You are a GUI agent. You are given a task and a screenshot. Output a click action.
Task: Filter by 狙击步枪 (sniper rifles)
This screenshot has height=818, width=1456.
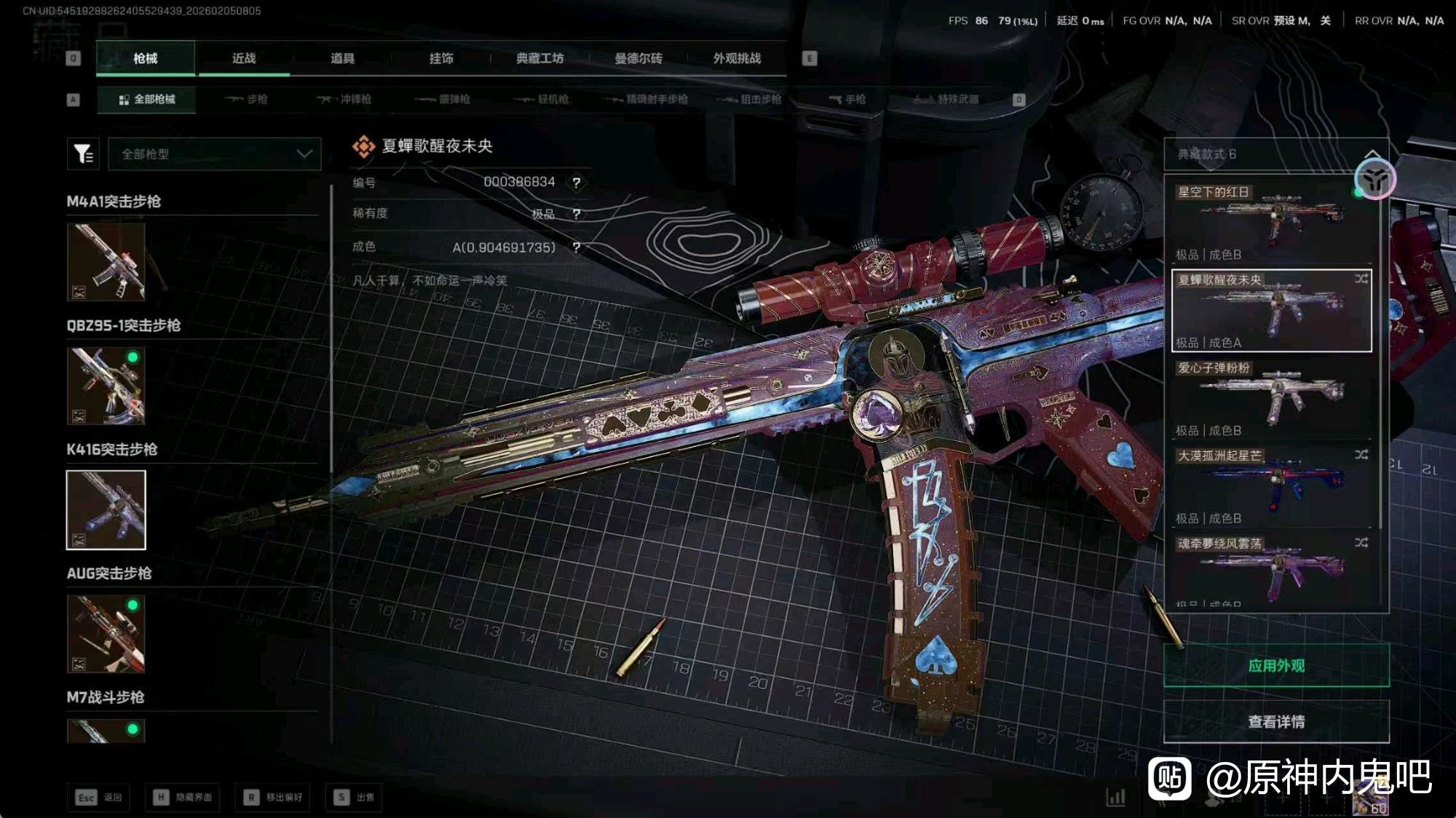750,99
